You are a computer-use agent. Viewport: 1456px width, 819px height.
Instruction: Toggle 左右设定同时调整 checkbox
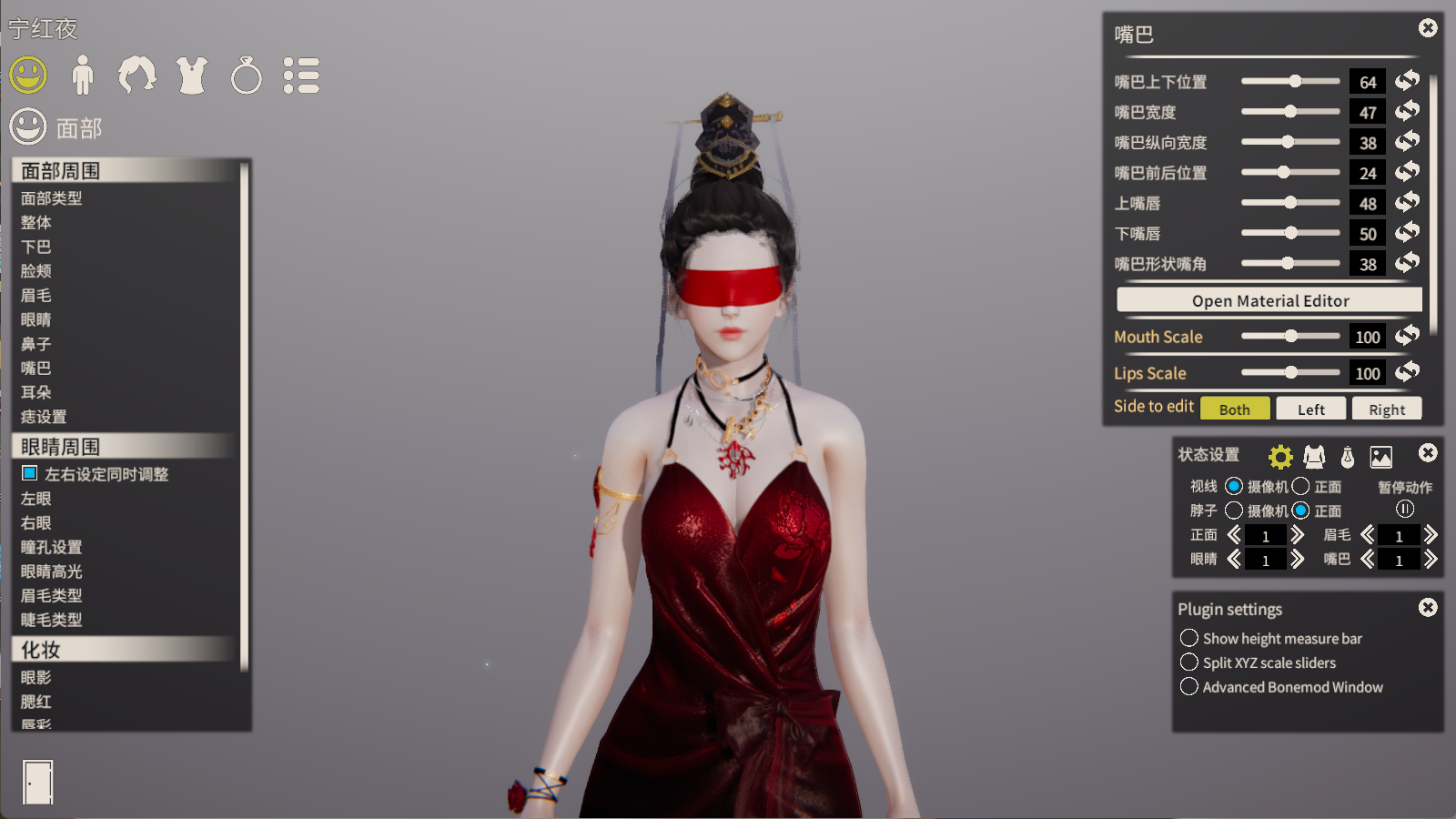[30, 473]
